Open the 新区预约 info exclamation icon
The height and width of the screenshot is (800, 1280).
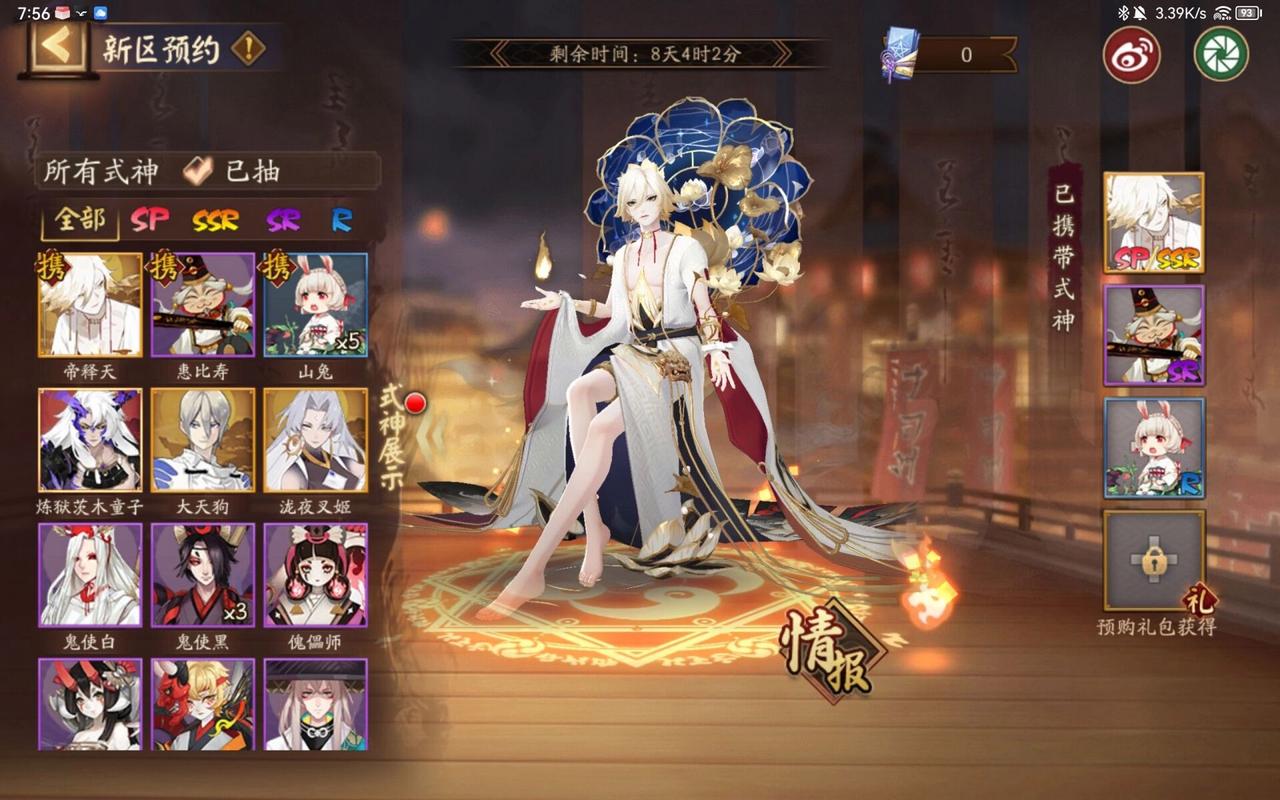point(247,48)
